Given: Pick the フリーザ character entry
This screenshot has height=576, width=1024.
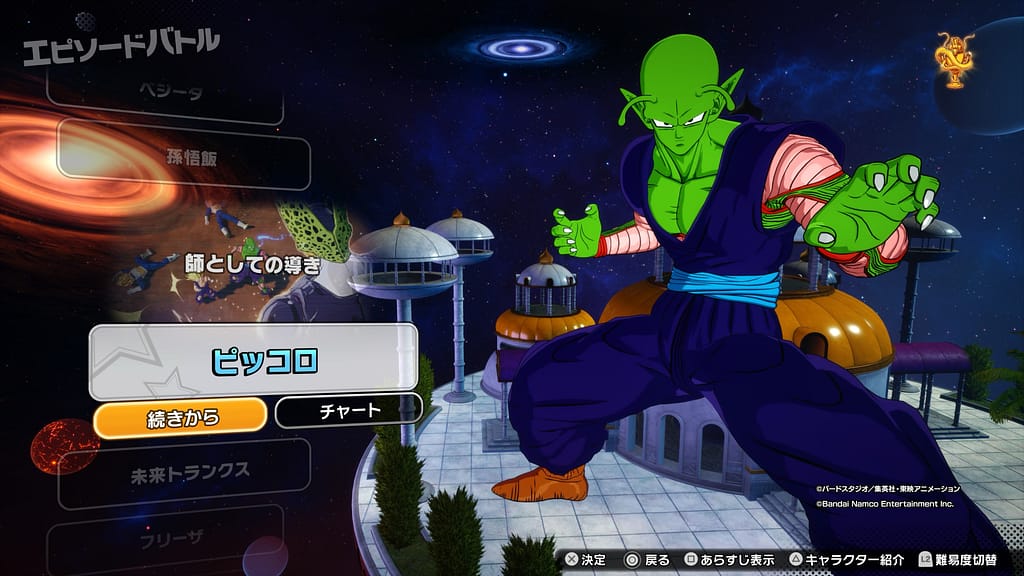Looking at the screenshot, I should 165,538.
